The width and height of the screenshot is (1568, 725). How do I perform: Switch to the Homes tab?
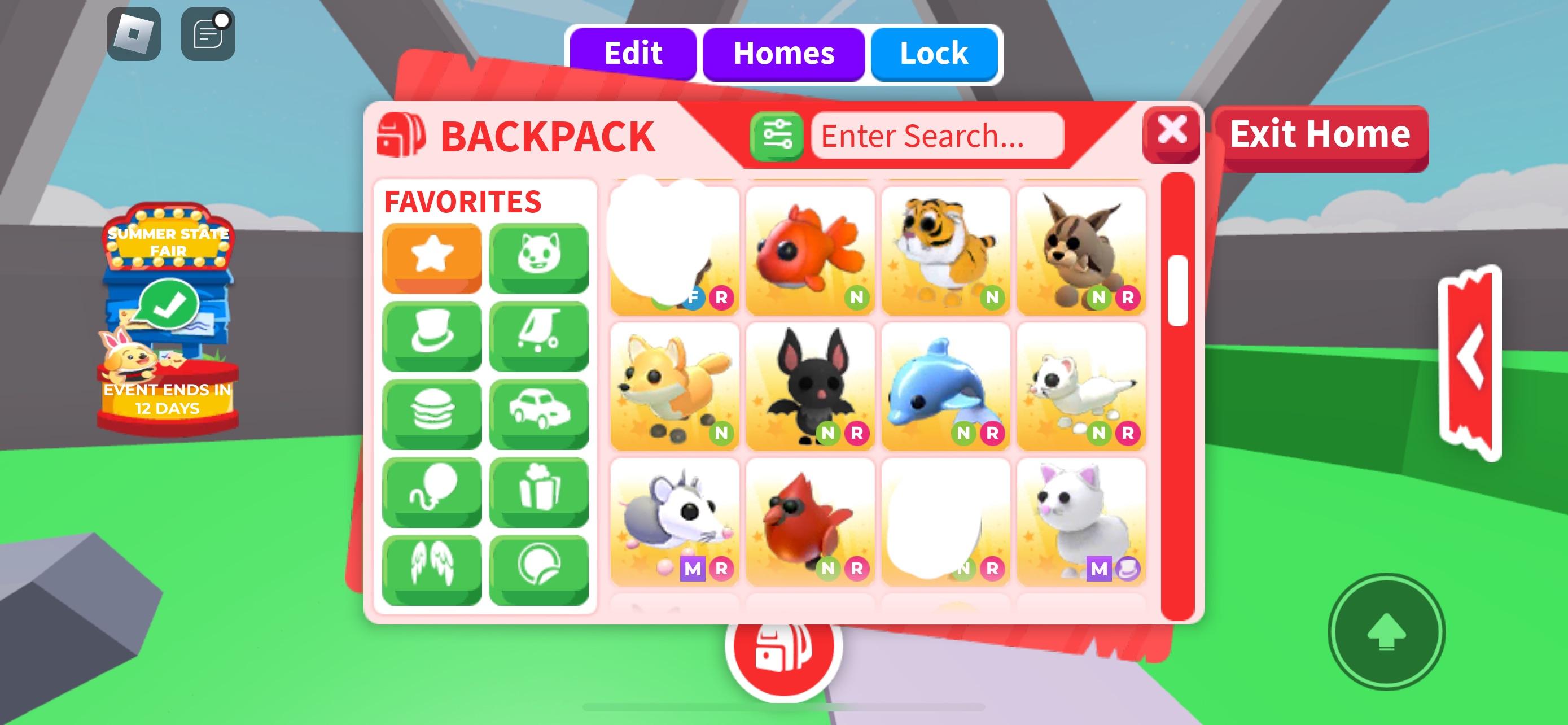[x=784, y=54]
